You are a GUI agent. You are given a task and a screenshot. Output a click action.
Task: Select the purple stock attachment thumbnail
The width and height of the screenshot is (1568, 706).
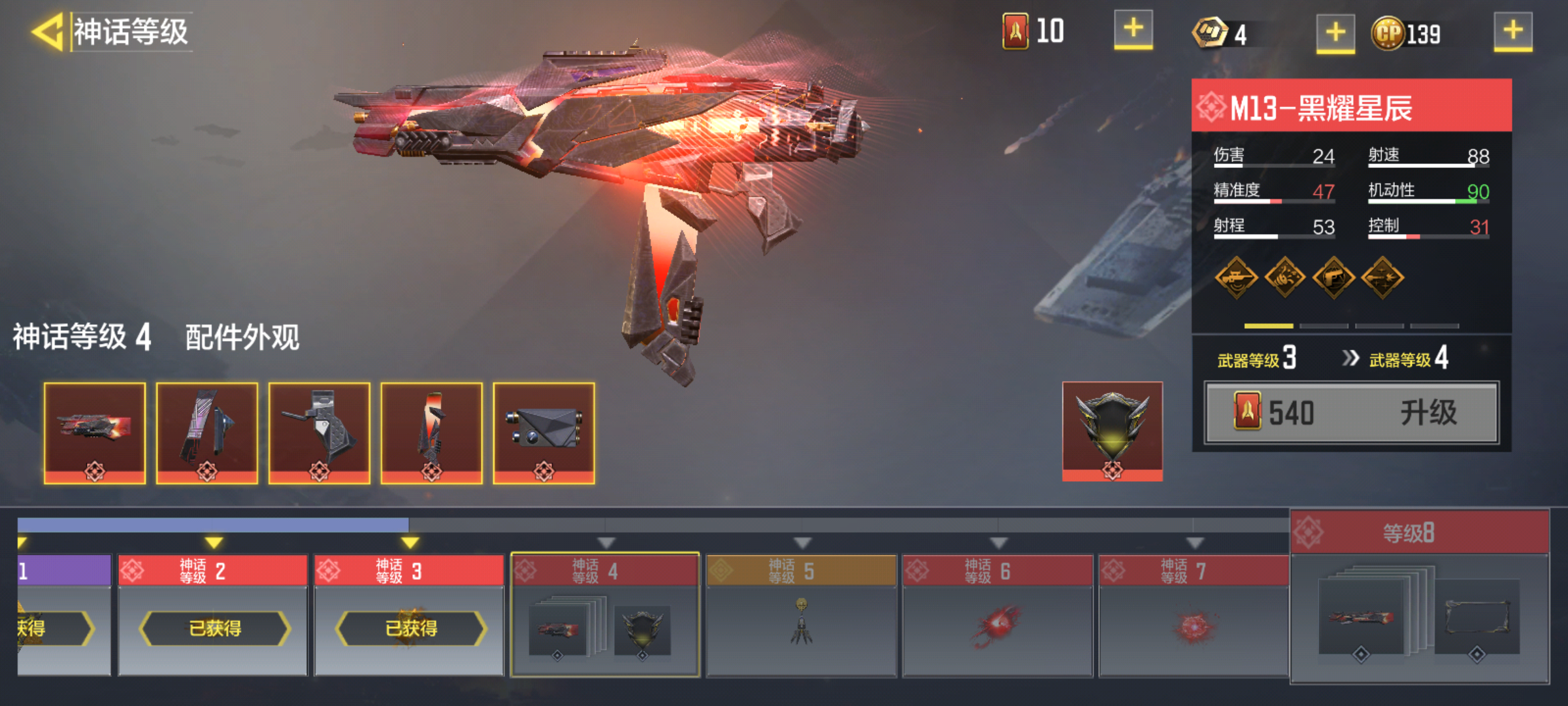tap(207, 433)
